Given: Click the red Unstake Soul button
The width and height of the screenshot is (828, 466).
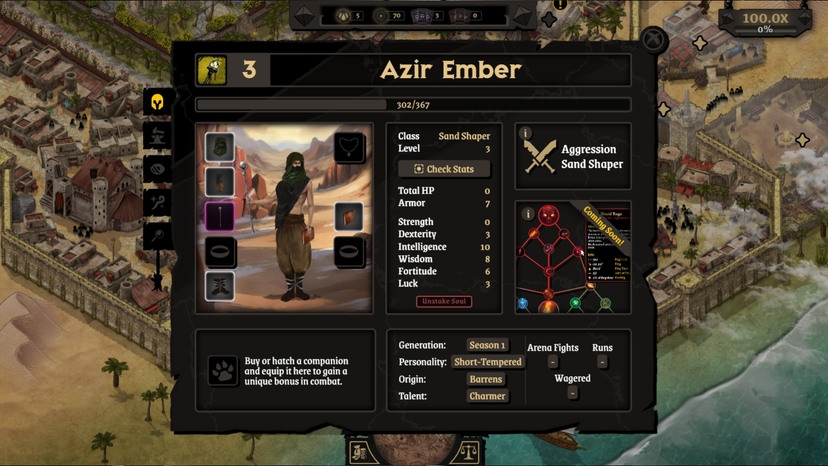Looking at the screenshot, I should (x=444, y=301).
